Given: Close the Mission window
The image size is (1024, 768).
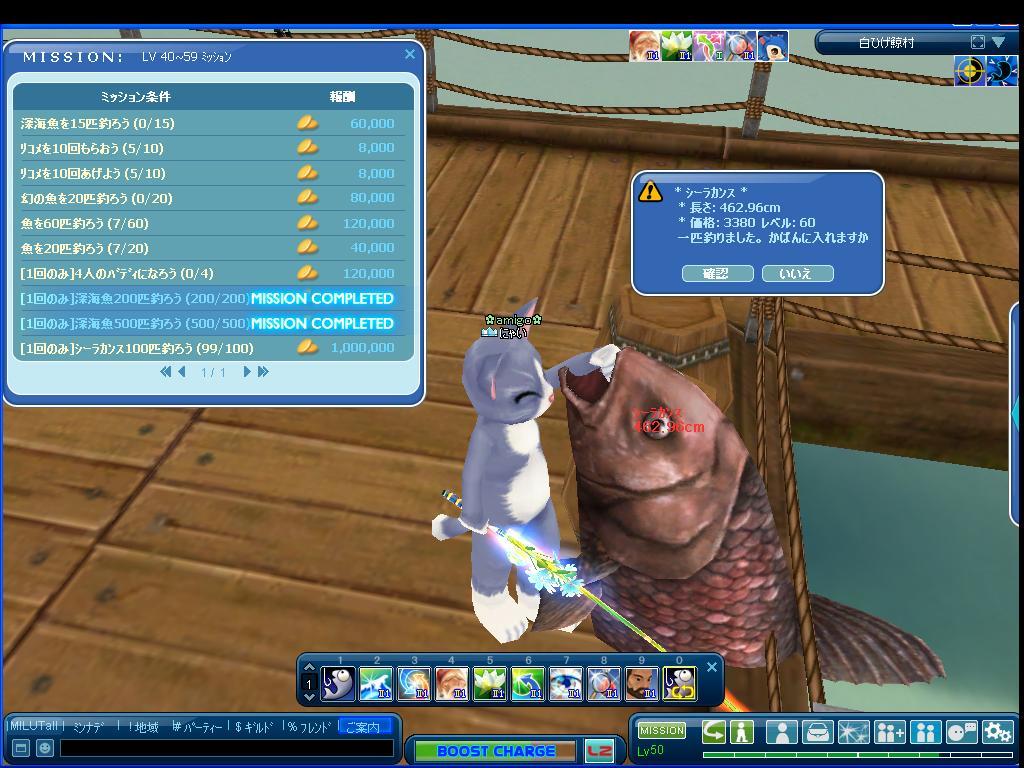Looking at the screenshot, I should (x=410, y=55).
